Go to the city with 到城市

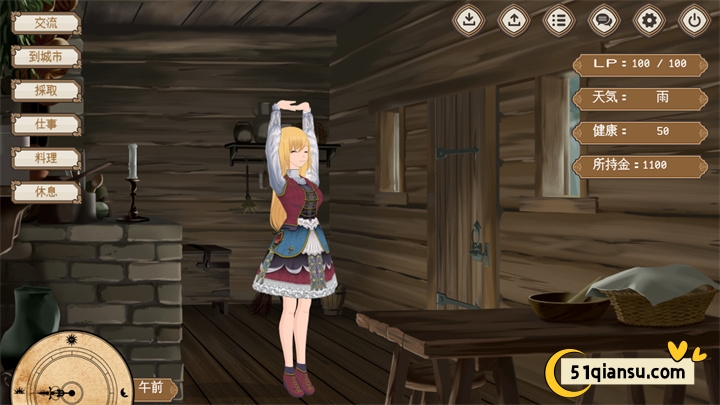click(x=45, y=57)
